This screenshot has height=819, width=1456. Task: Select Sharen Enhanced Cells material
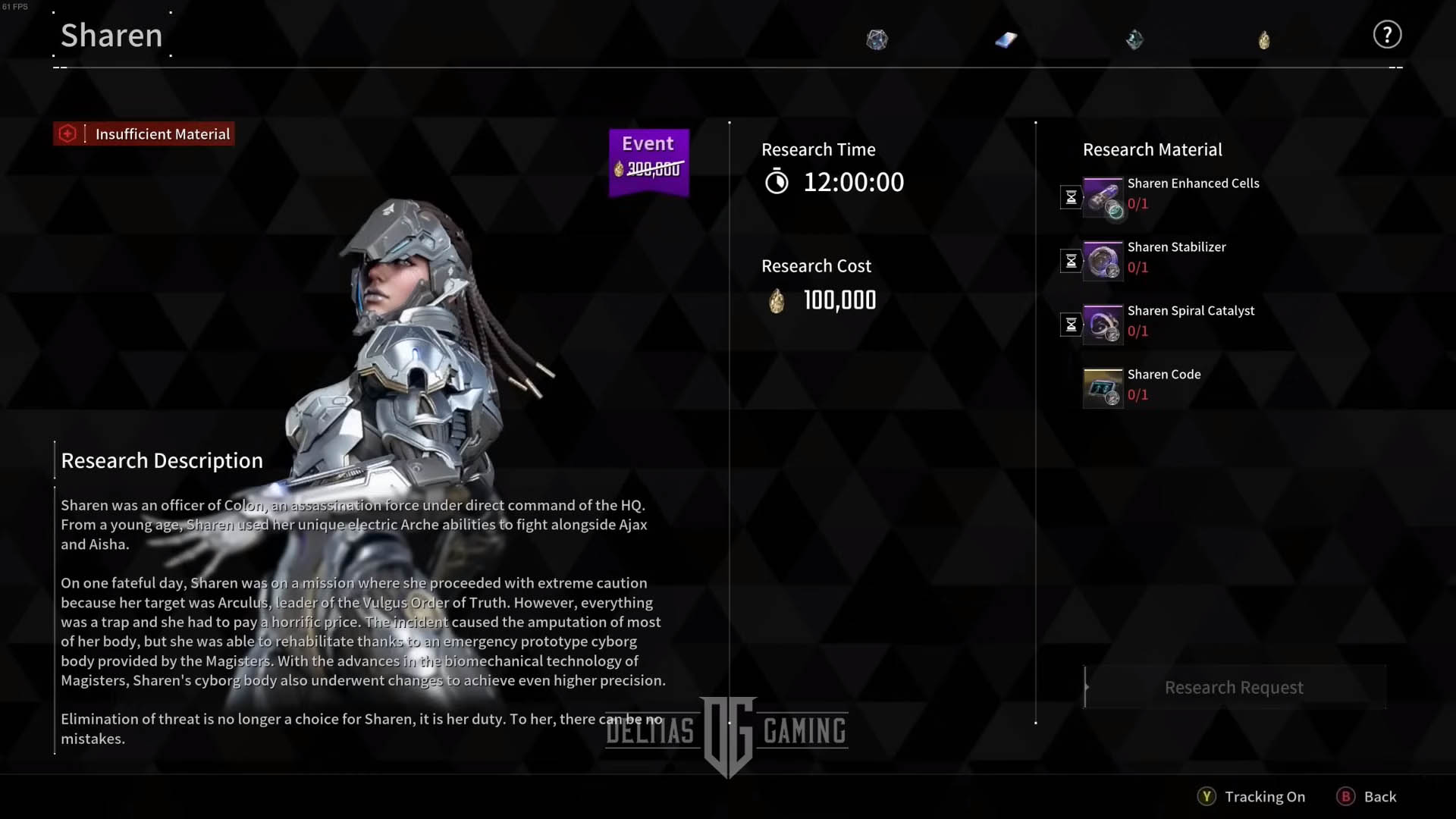(x=1103, y=197)
